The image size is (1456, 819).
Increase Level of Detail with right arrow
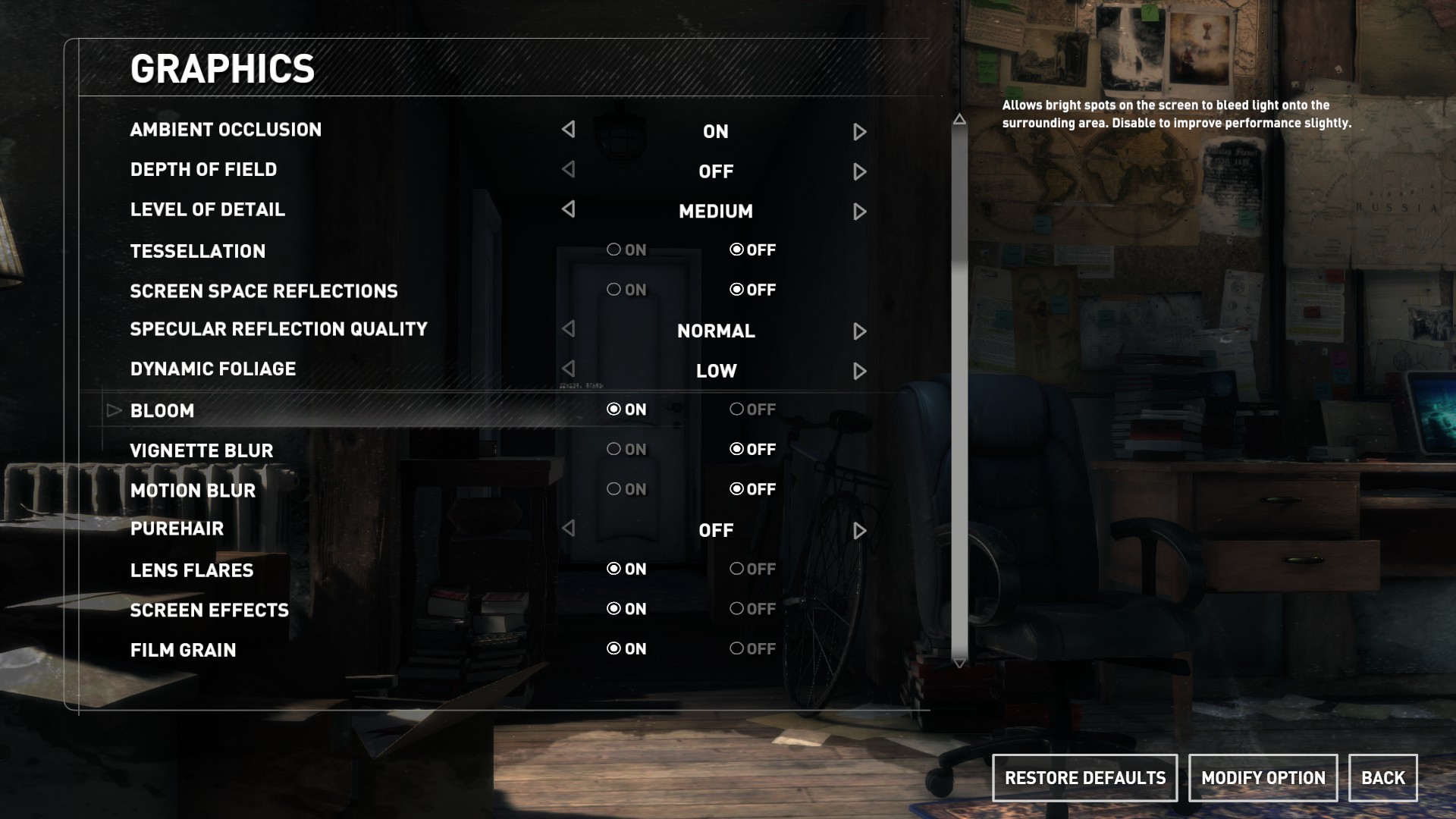[x=859, y=212]
